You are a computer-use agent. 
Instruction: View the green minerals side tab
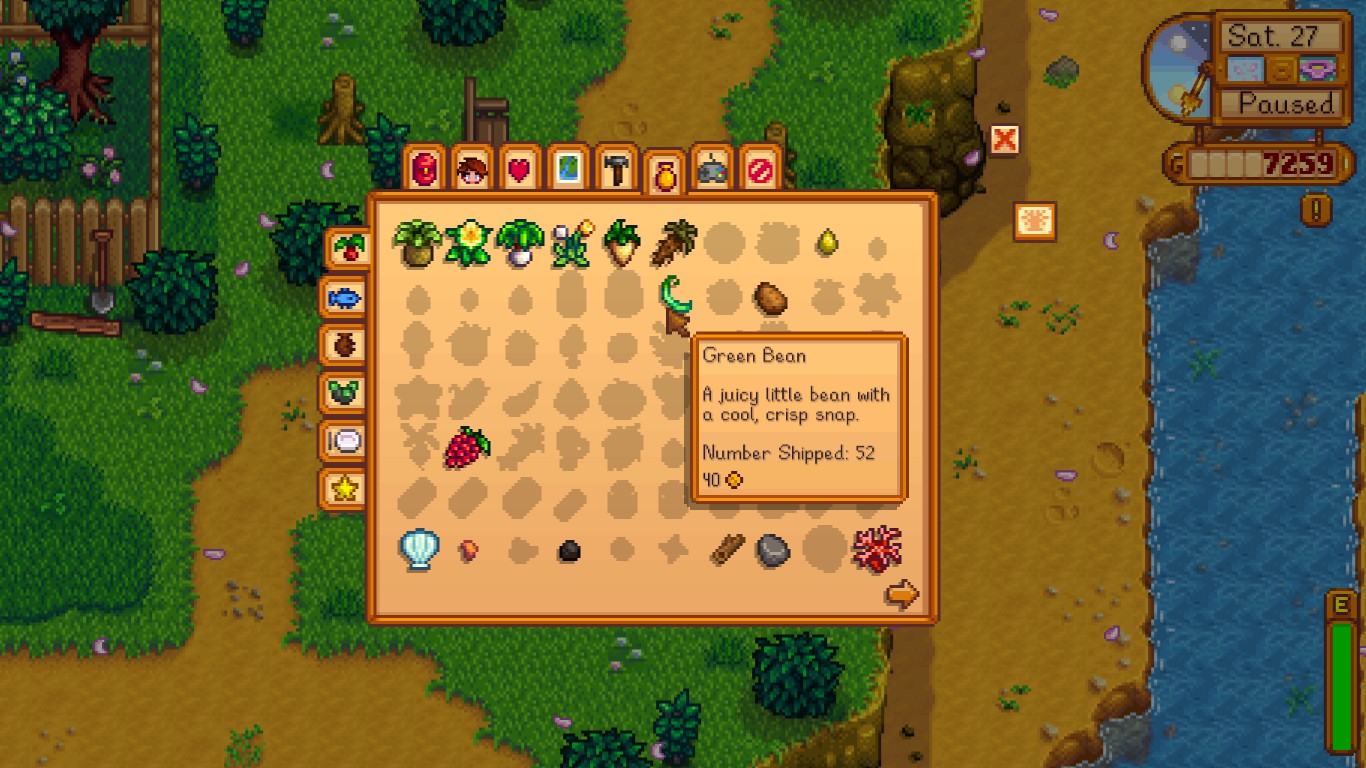coord(343,393)
